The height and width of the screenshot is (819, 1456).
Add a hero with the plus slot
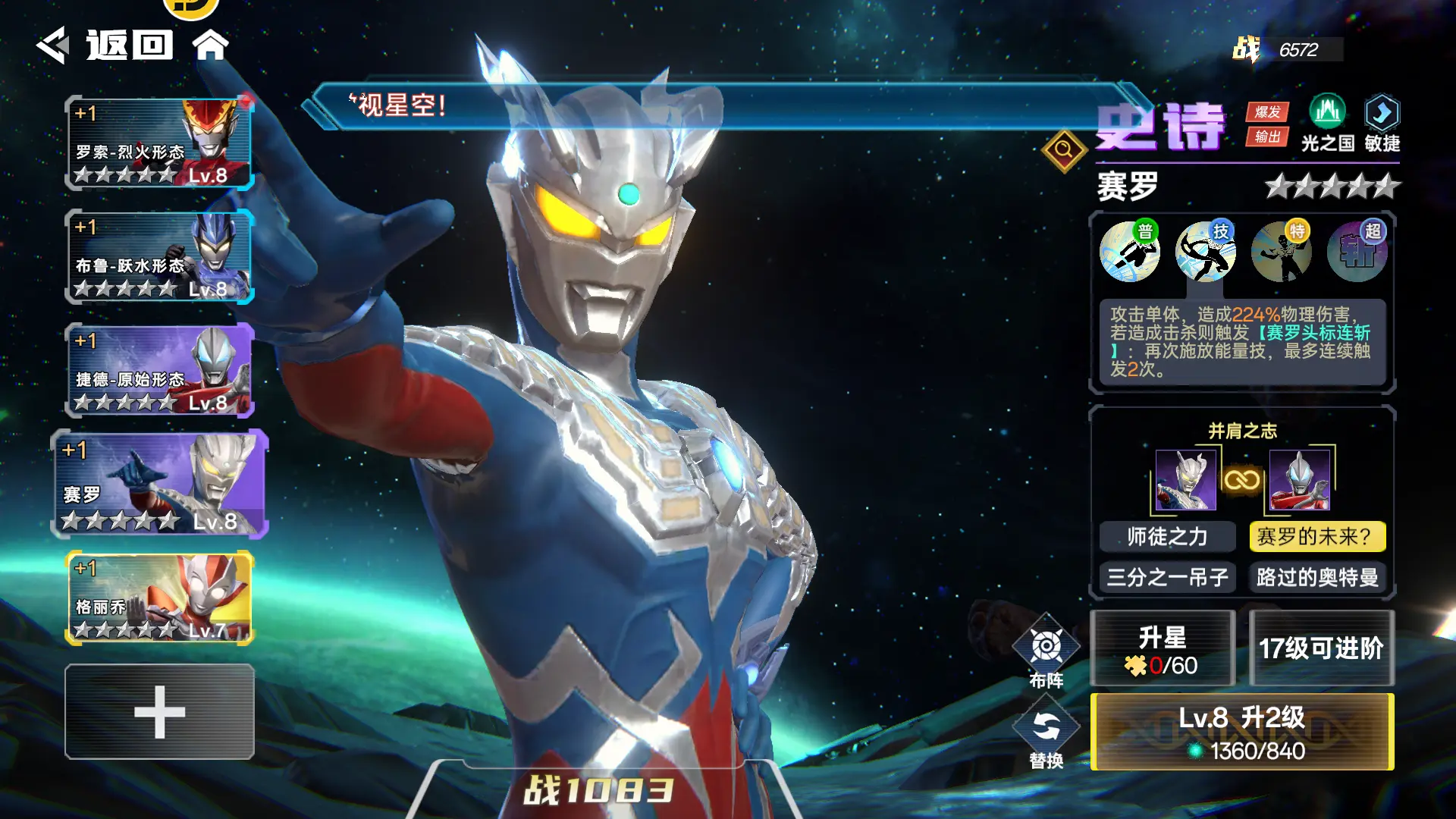point(159,712)
